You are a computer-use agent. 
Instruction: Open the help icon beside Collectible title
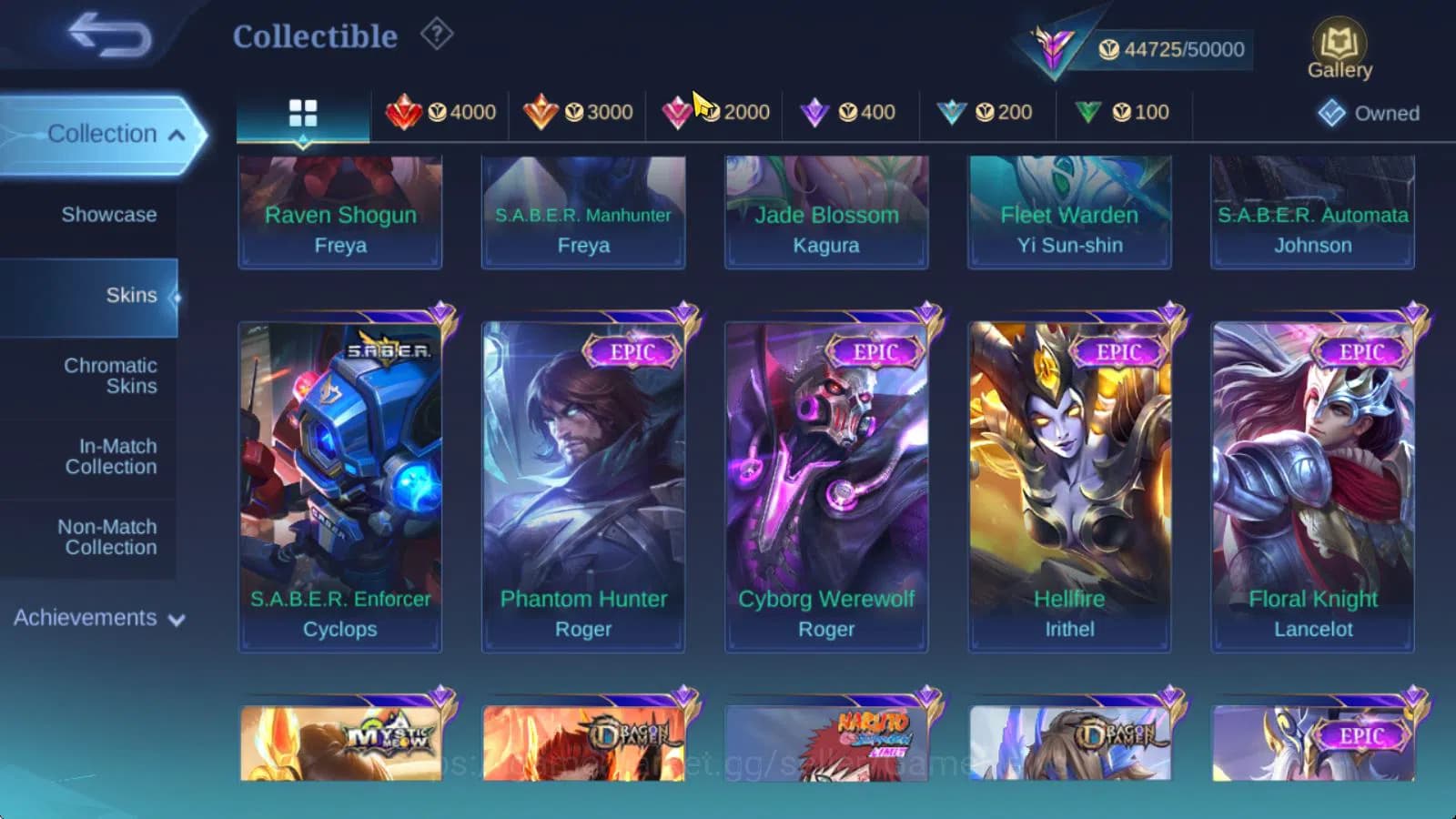pos(438,34)
